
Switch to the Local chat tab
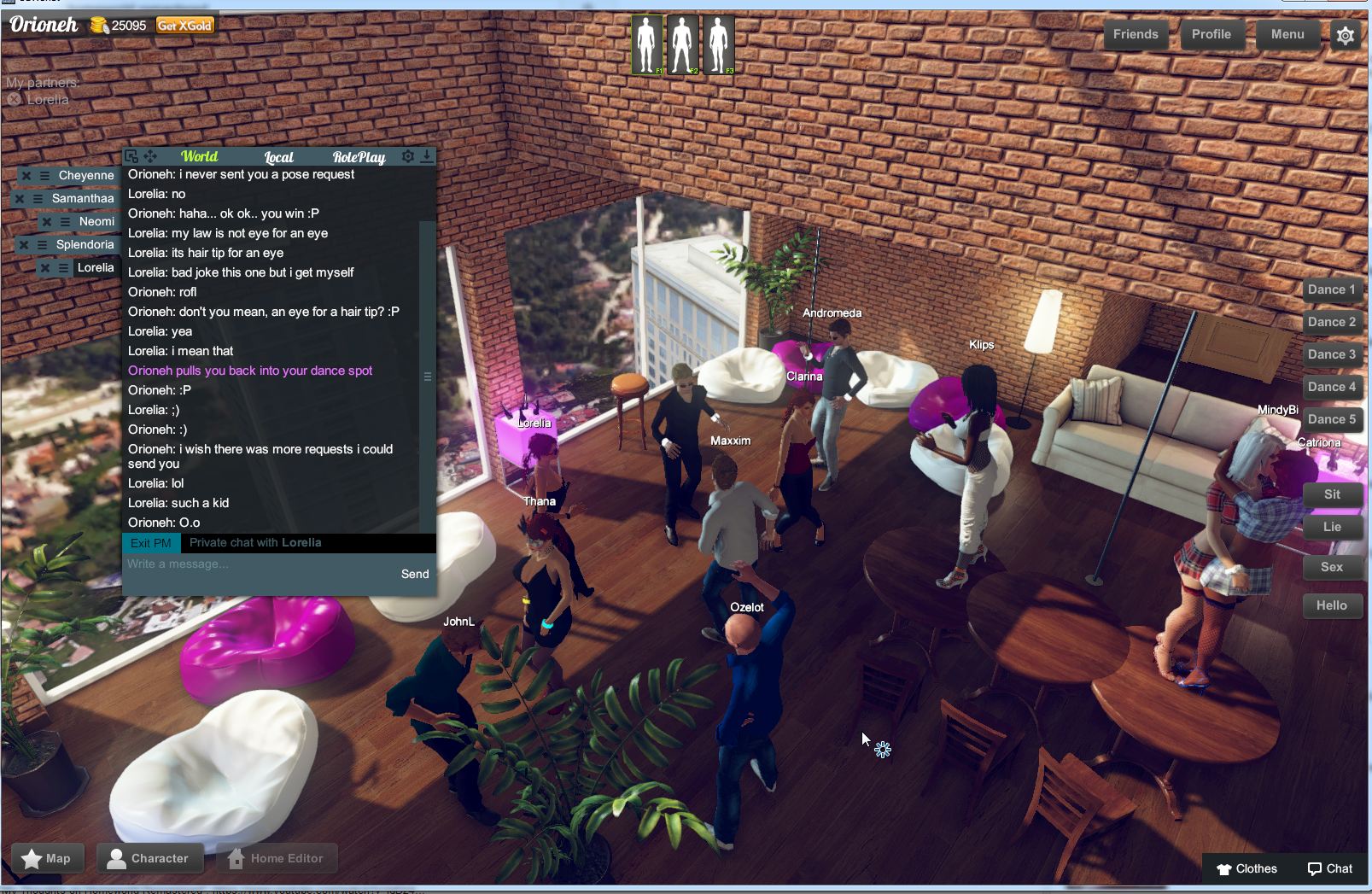[277, 156]
